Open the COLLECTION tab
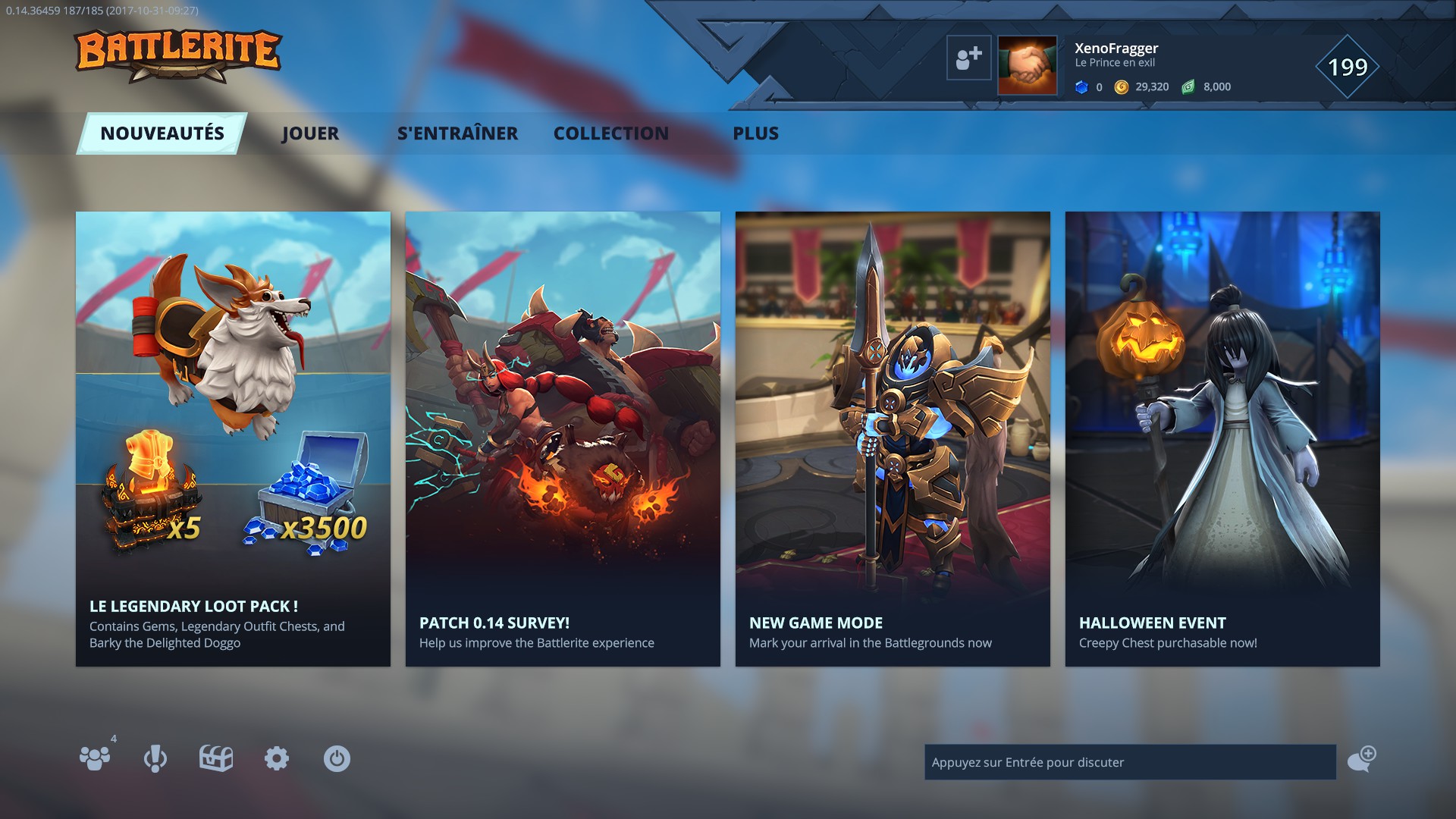 click(611, 133)
